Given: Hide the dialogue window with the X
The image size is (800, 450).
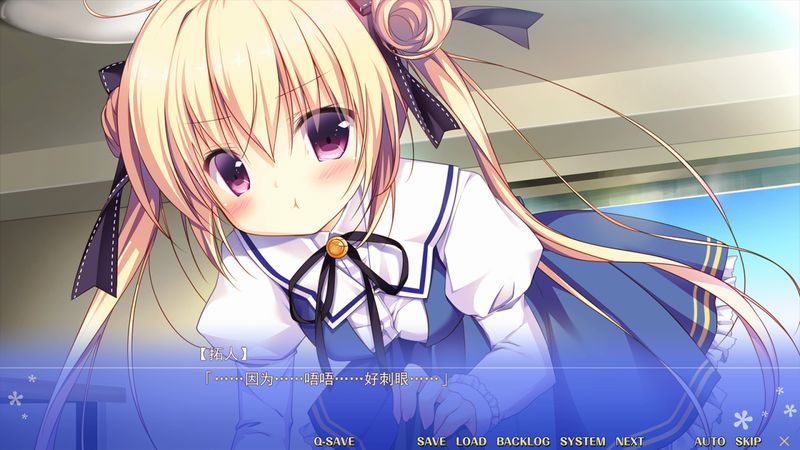Looking at the screenshot, I should 783,441.
